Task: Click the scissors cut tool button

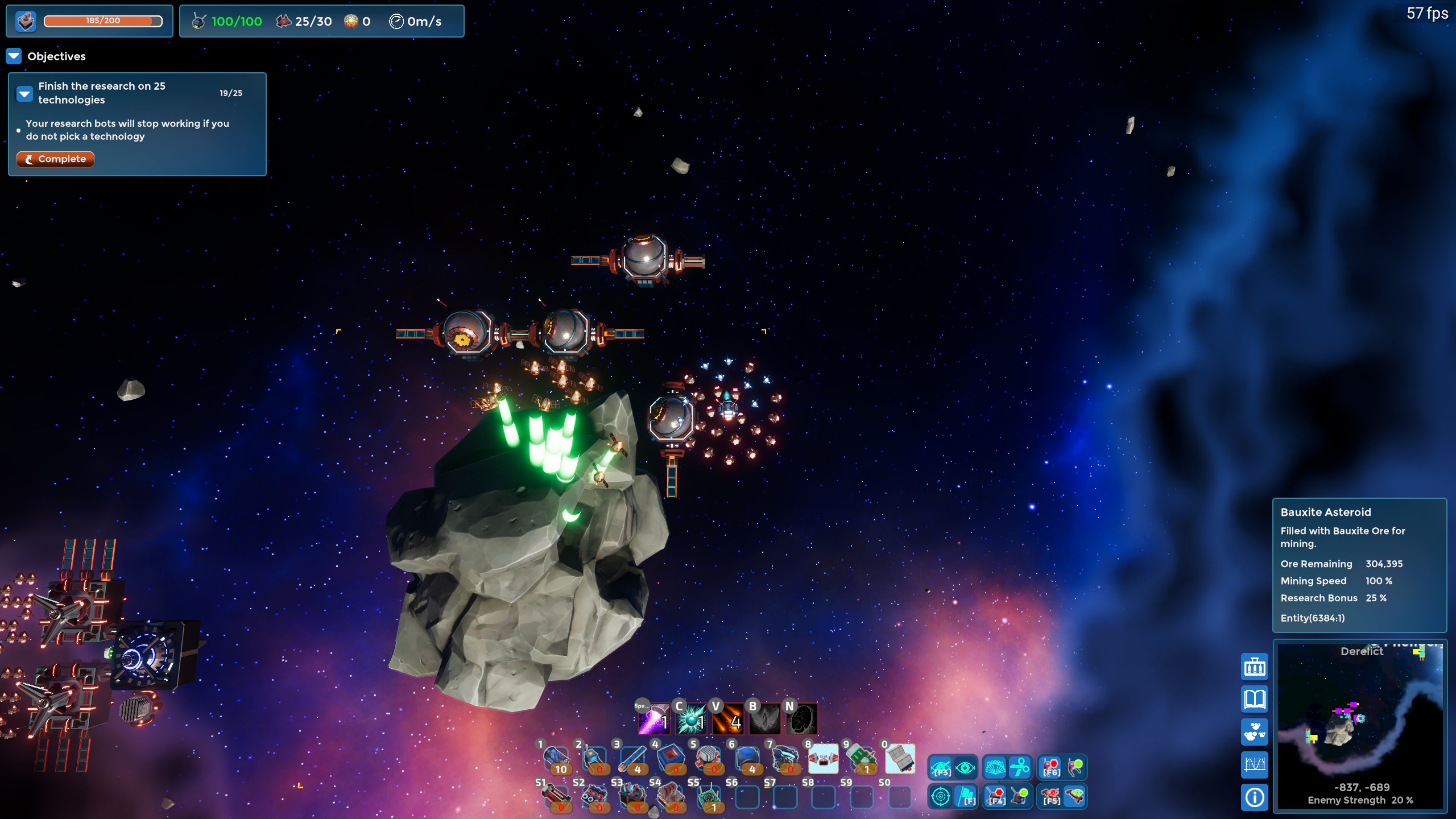Action: click(x=1020, y=767)
